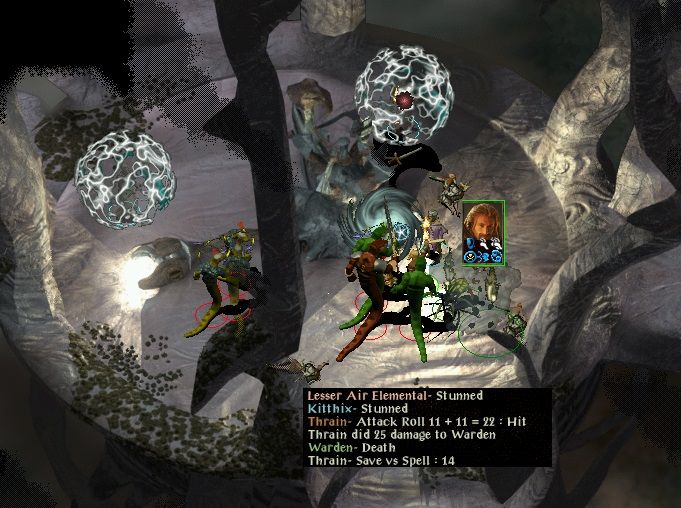The image size is (681, 508).
Task: Click the combat log message box
Action: pos(427,427)
